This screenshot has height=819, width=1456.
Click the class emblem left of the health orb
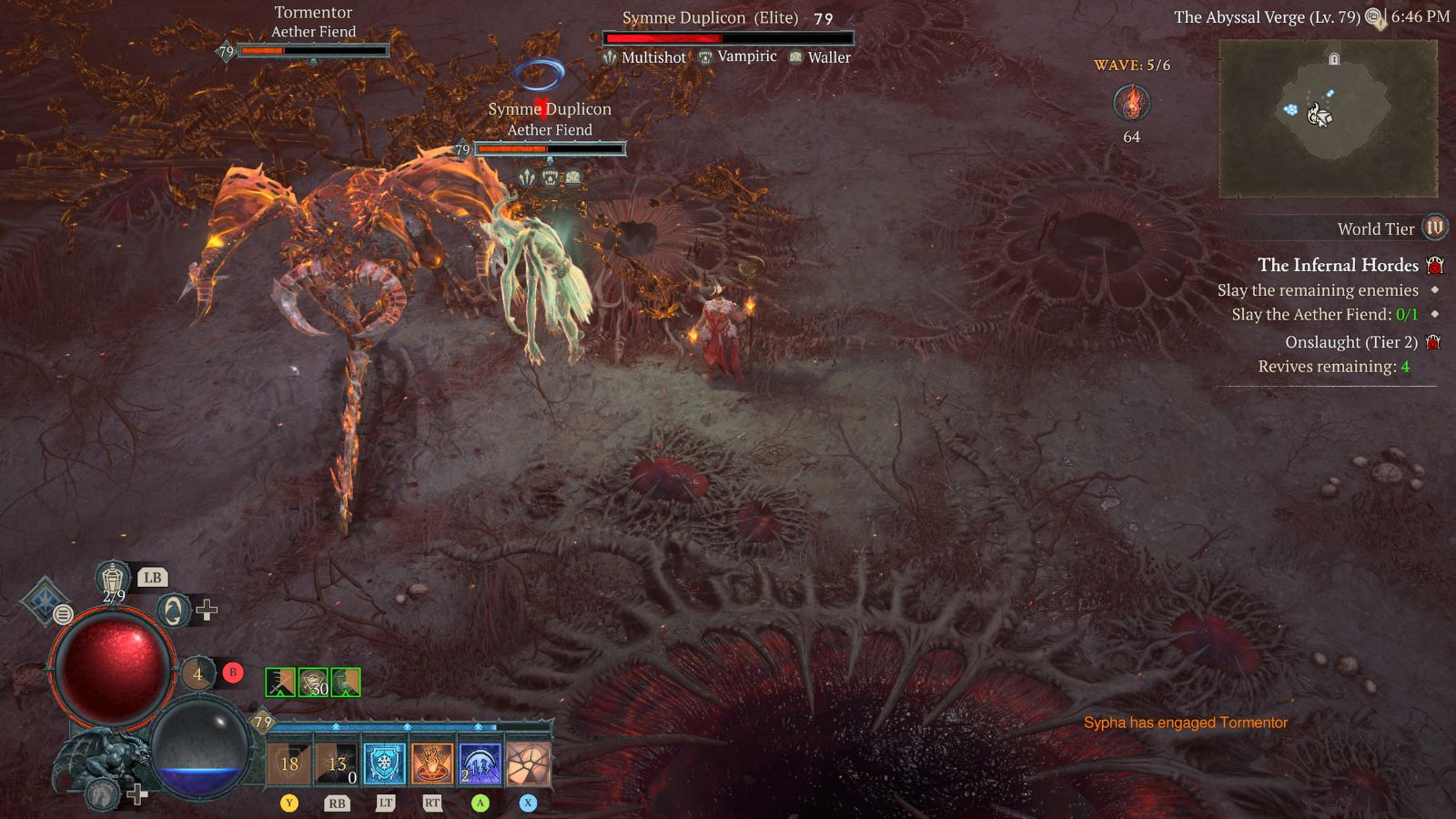pos(45,602)
